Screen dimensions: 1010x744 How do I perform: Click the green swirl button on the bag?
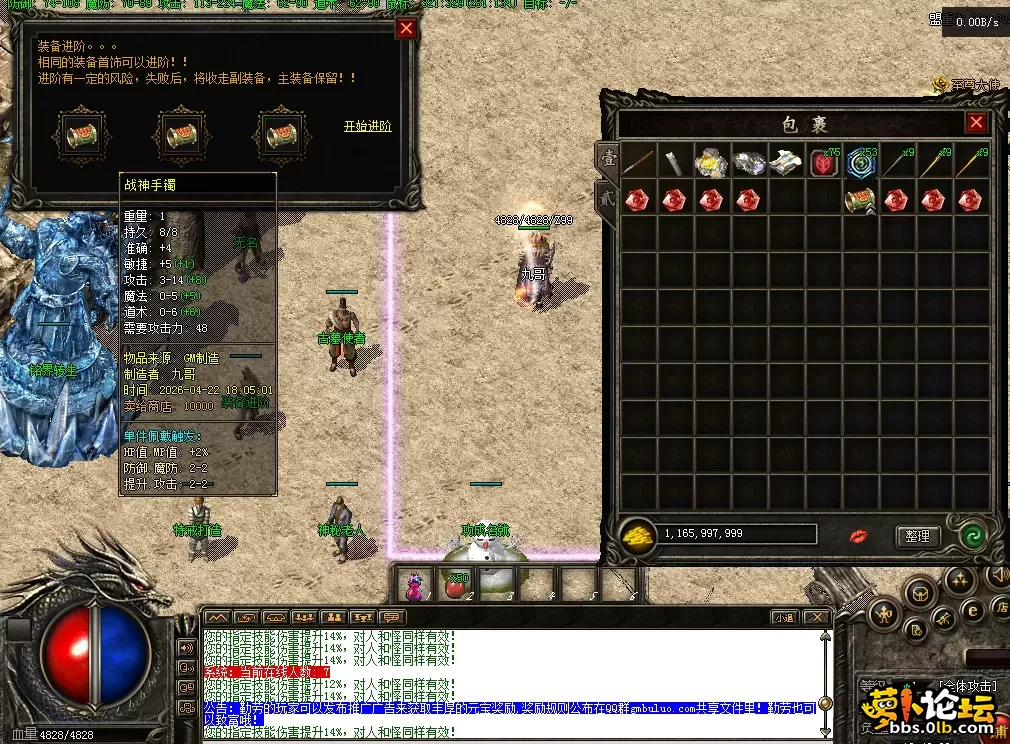point(969,536)
